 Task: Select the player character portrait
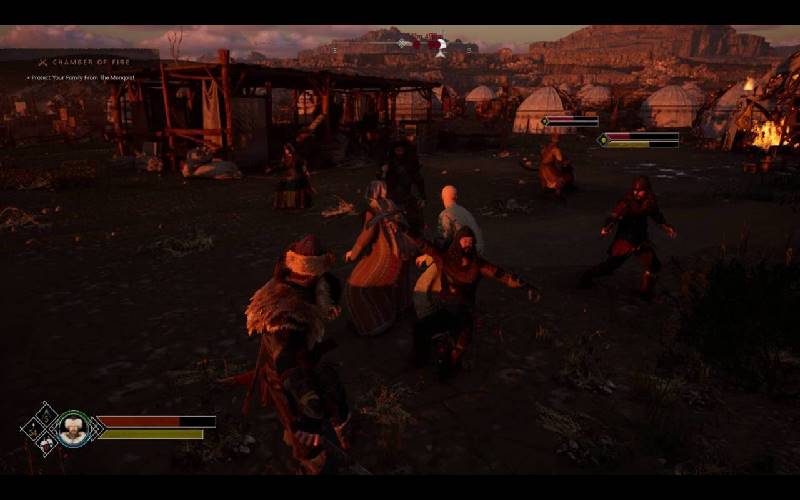72,430
